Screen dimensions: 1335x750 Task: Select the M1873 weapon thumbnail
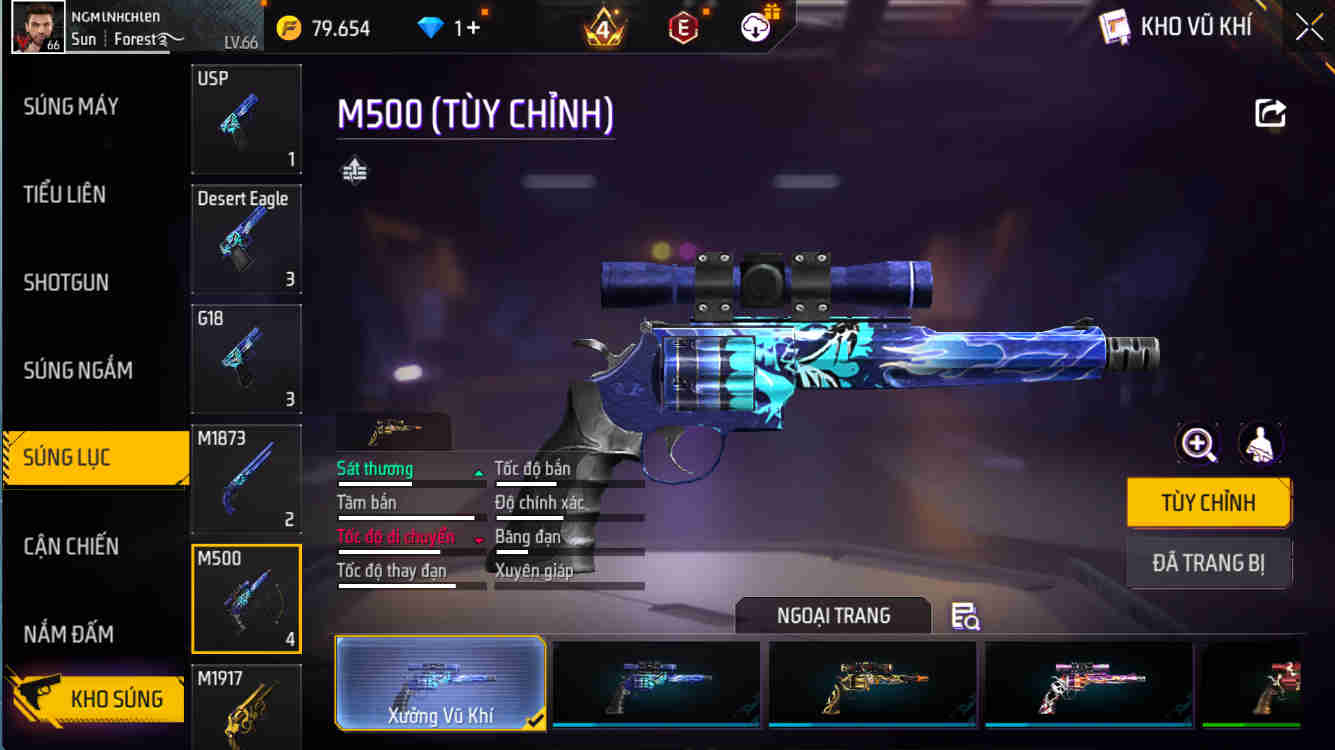(x=245, y=478)
